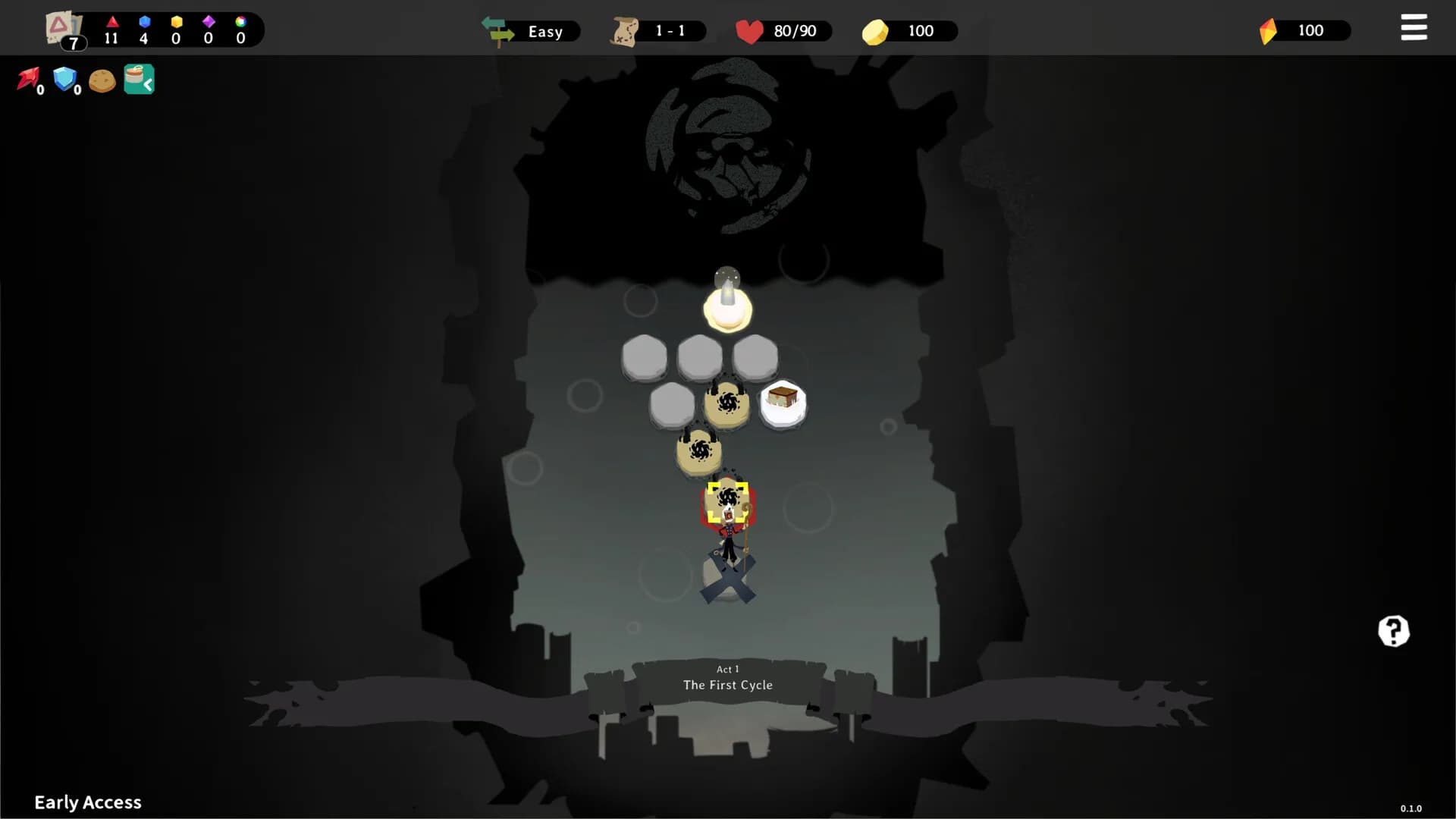Click the cookie item icon
This screenshot has width=1456, height=819.
coord(102,79)
